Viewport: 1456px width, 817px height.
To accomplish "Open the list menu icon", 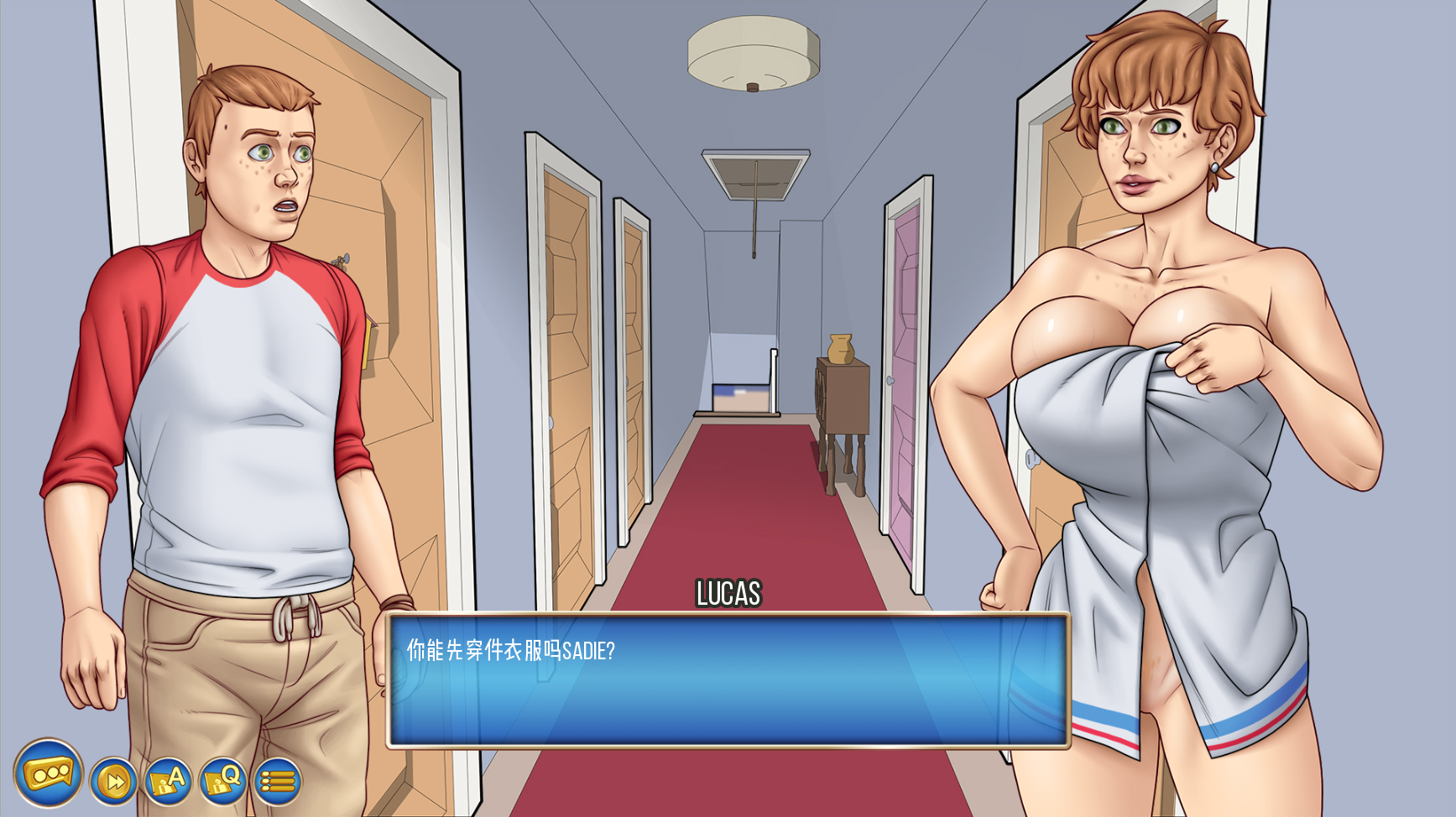I will [277, 782].
